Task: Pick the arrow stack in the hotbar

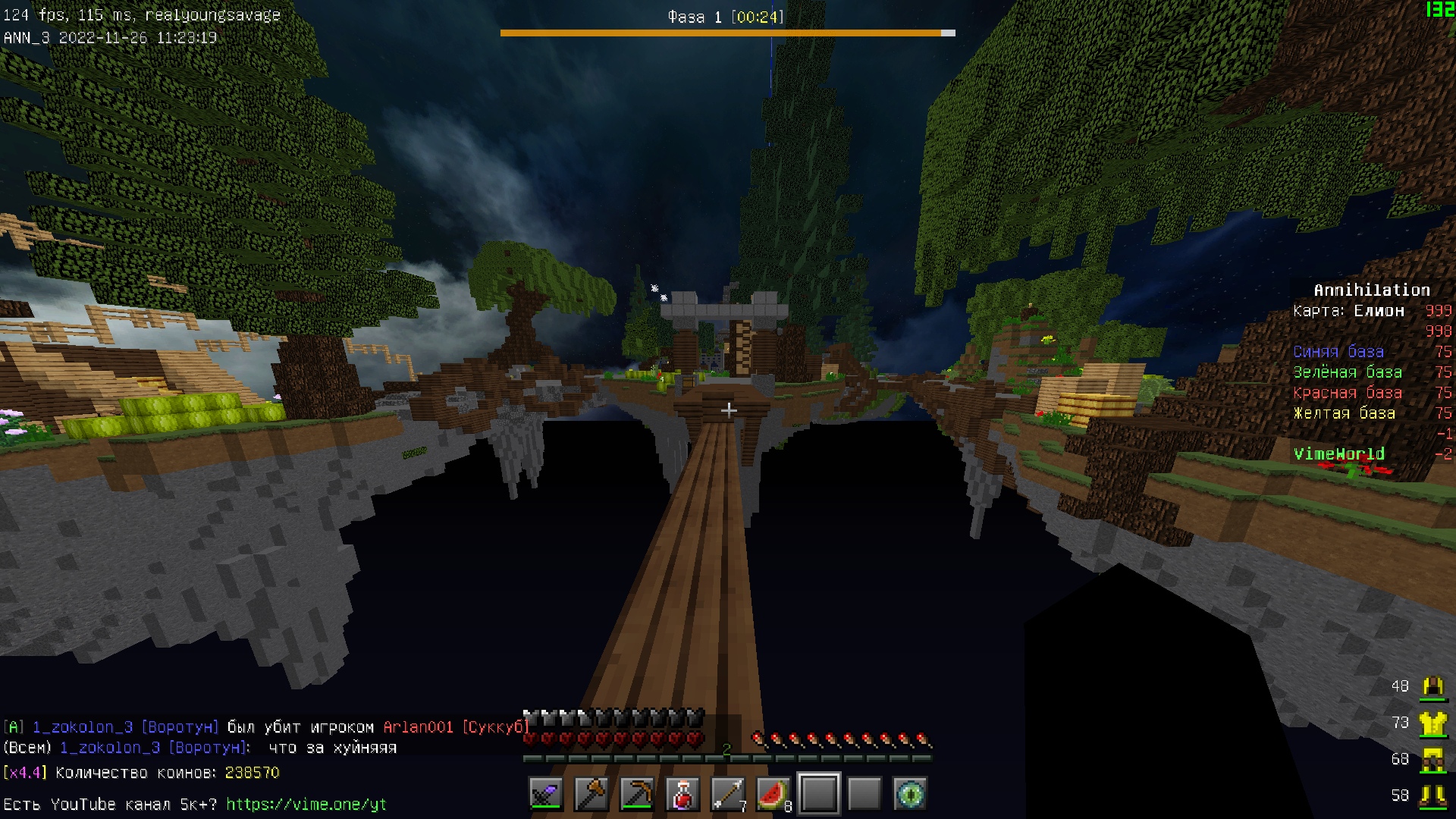Action: click(x=728, y=794)
